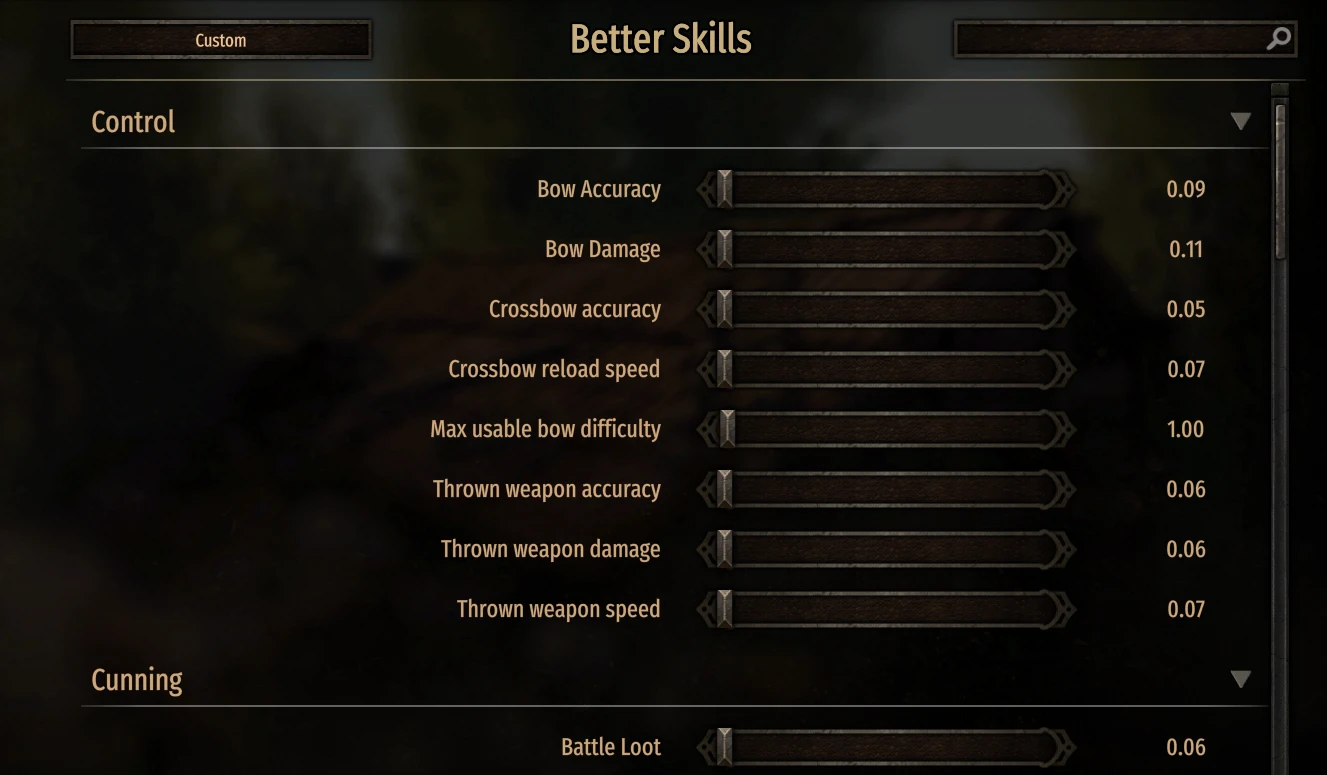The image size is (1327, 775).
Task: Collapse the Cunning section arrow
Action: [x=1240, y=680]
